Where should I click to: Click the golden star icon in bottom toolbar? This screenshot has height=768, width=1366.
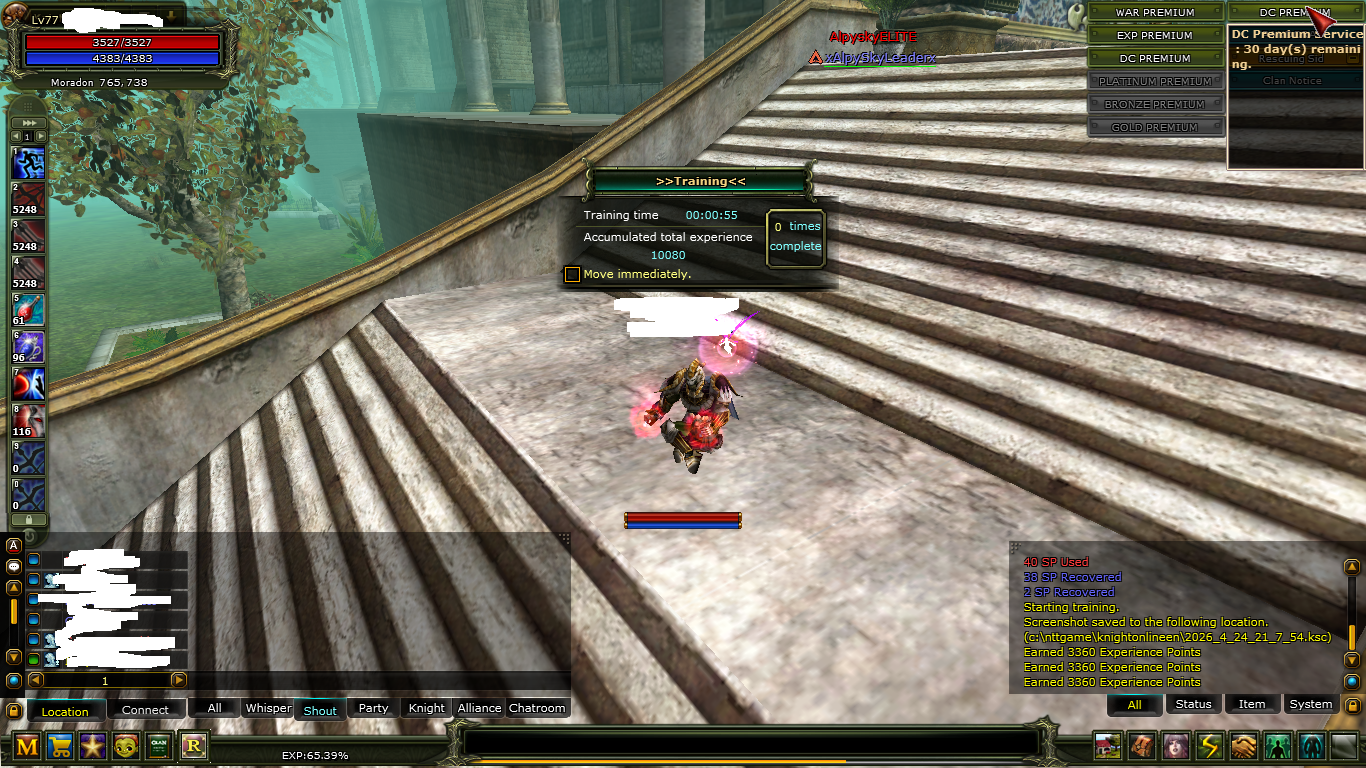click(93, 746)
